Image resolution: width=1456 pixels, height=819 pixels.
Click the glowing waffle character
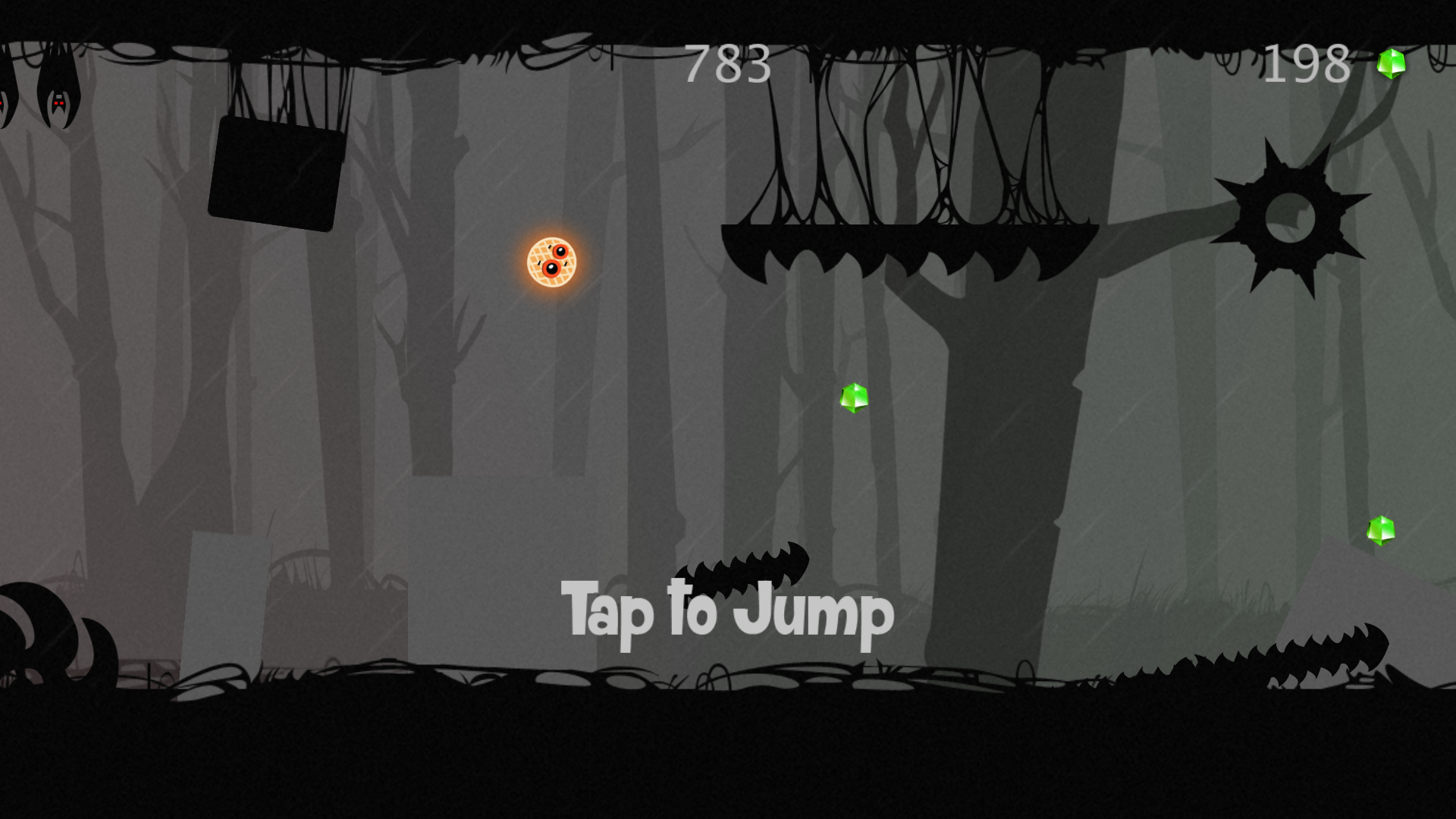(x=551, y=263)
